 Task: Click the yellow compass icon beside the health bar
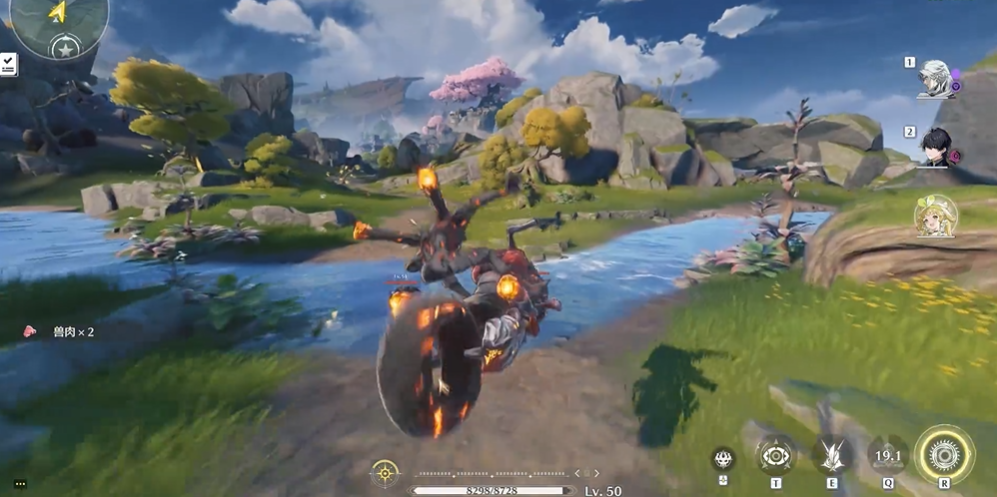point(384,471)
